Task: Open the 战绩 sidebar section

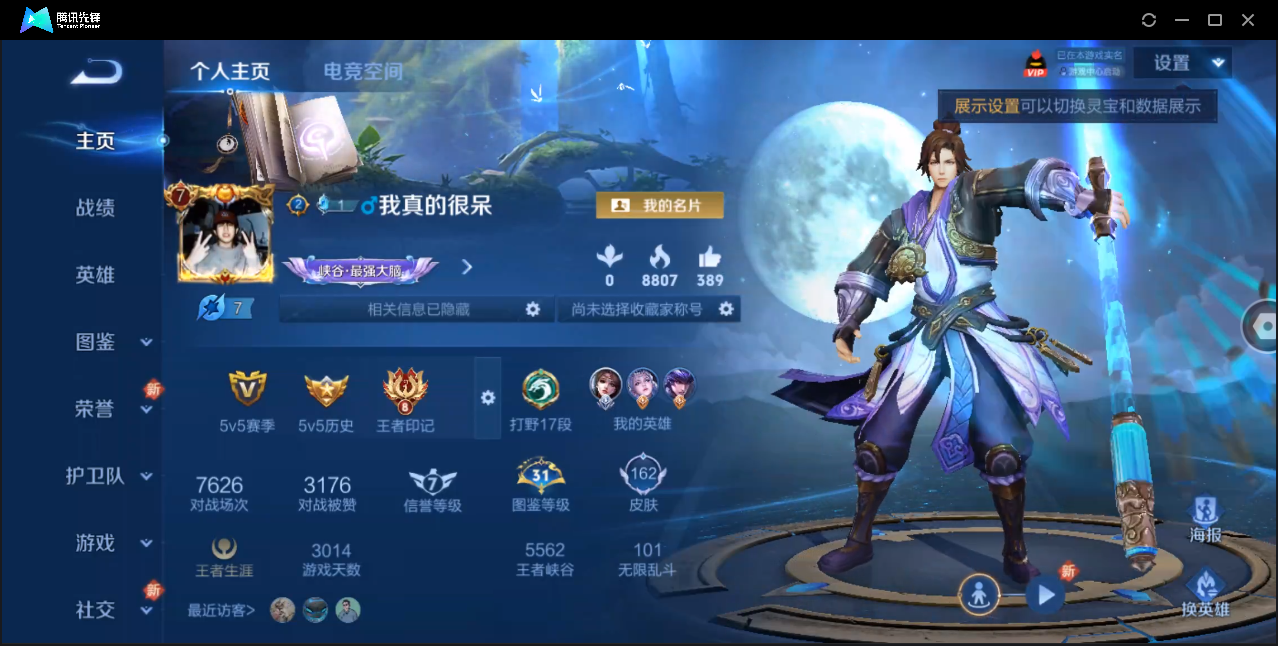Action: click(96, 208)
